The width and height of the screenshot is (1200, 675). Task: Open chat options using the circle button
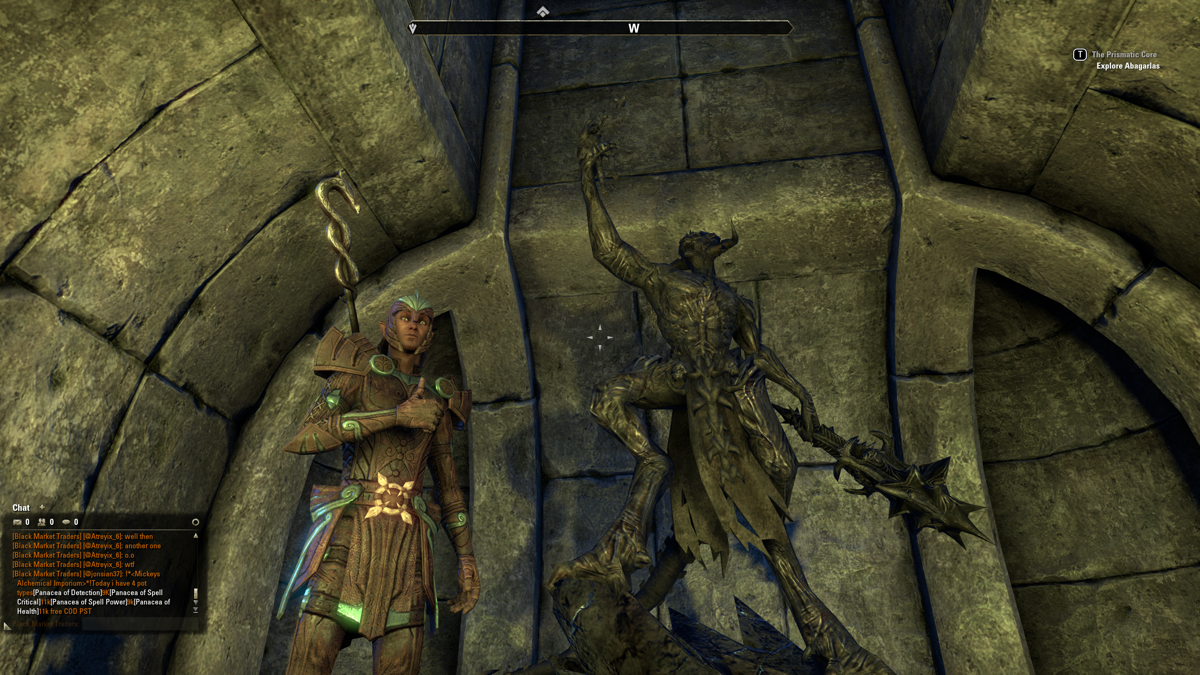click(x=195, y=522)
